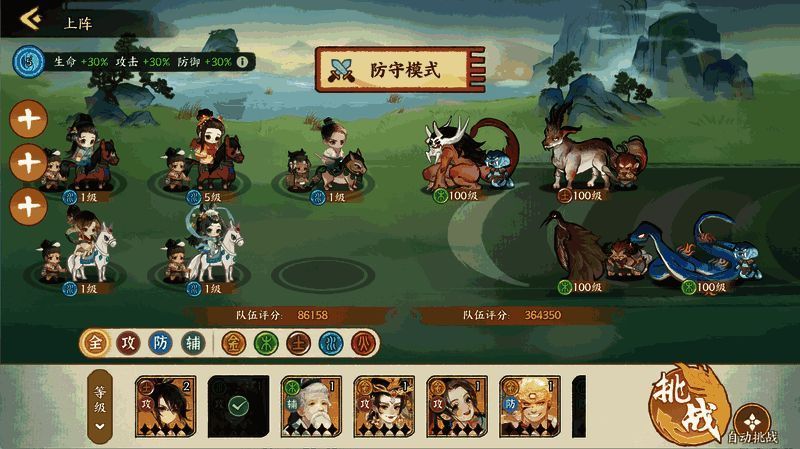Show the buff bonus info icon
The width and height of the screenshot is (800, 449).
(243, 61)
